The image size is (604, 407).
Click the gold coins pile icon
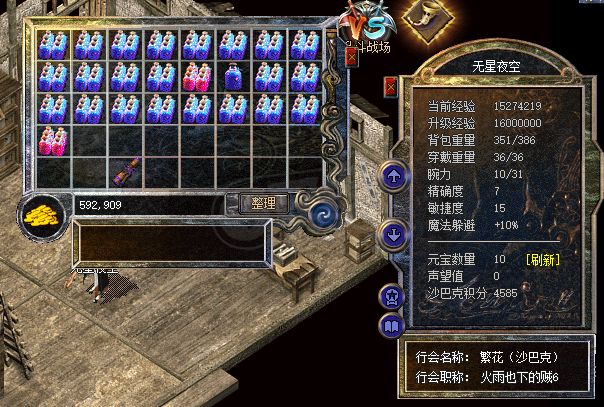pyautogui.click(x=43, y=214)
